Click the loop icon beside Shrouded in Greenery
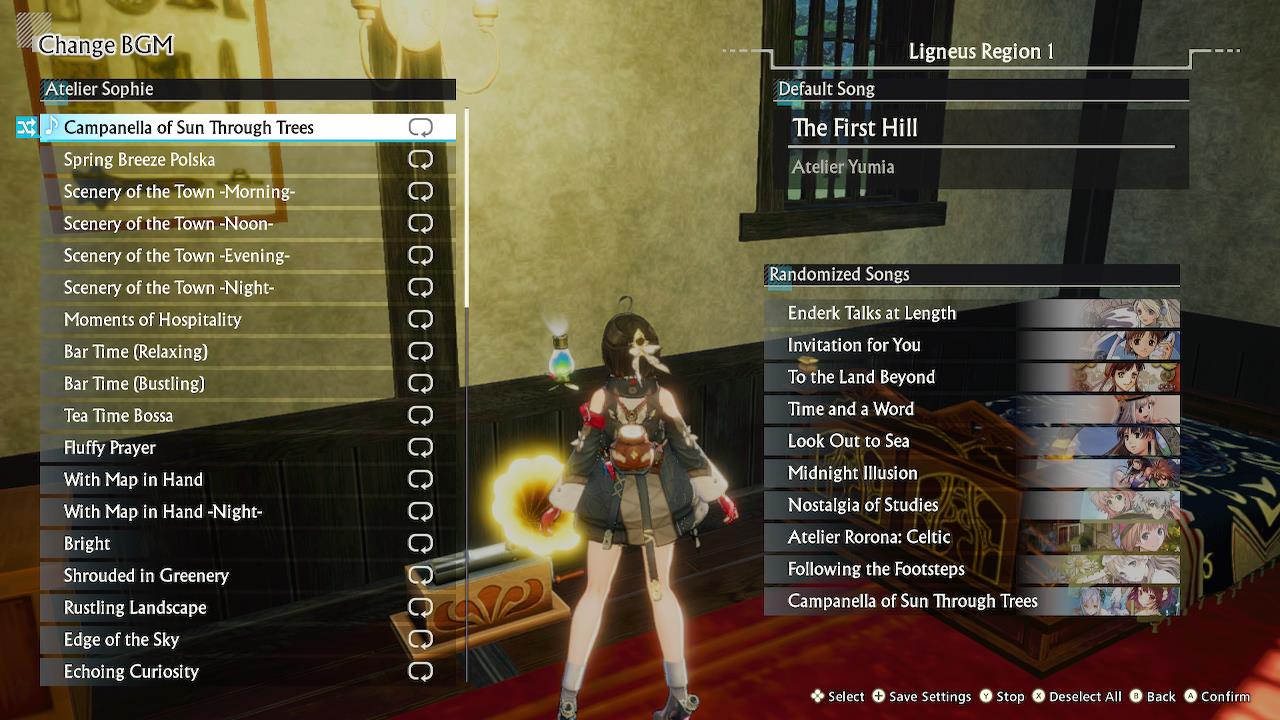This screenshot has height=720, width=1280. click(x=420, y=575)
